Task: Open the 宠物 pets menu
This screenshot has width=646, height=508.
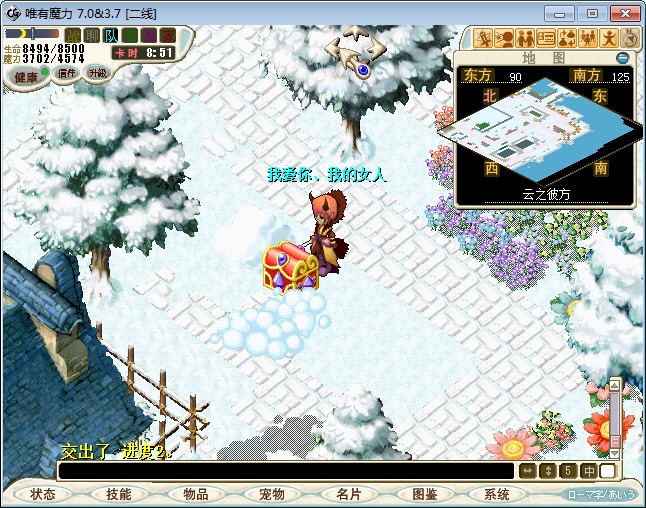Action: pyautogui.click(x=271, y=494)
